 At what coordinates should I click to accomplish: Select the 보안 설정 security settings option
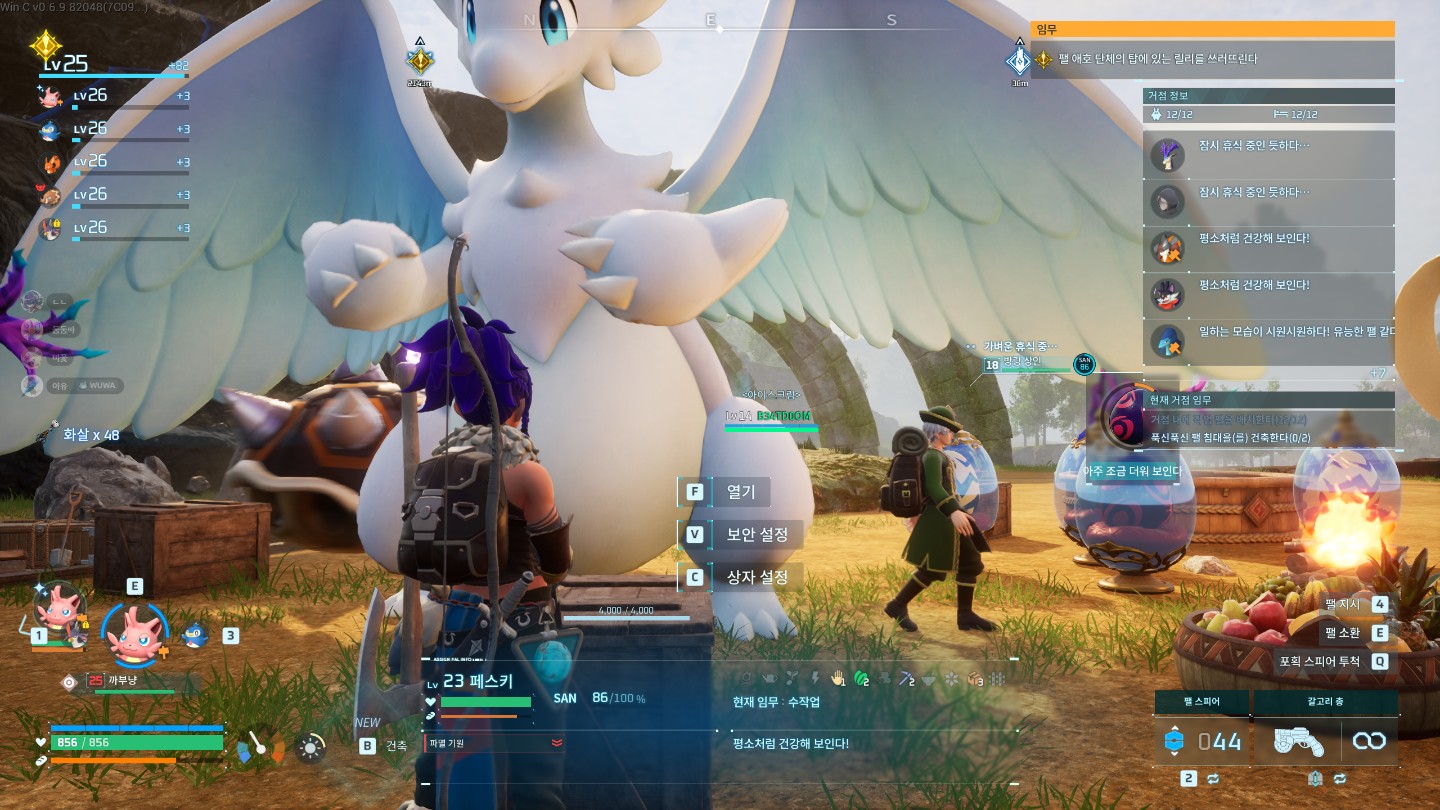tap(756, 534)
